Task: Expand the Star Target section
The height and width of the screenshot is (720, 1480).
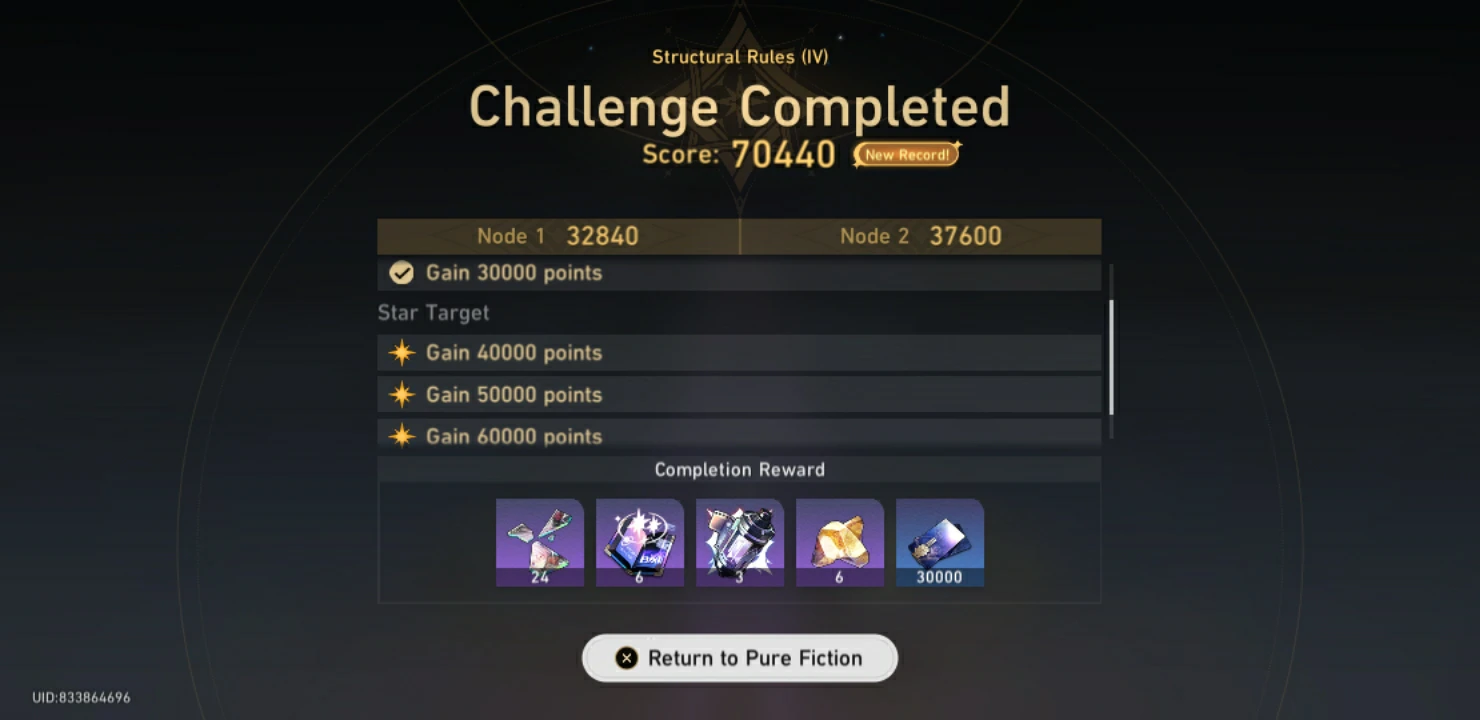Action: pos(432,312)
